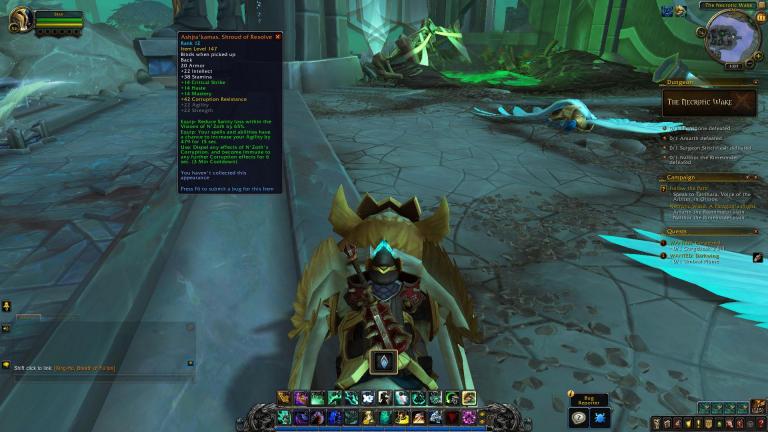This screenshot has height=432, width=768.
Task: Click the linked Ring item in chat
Action: 85,368
